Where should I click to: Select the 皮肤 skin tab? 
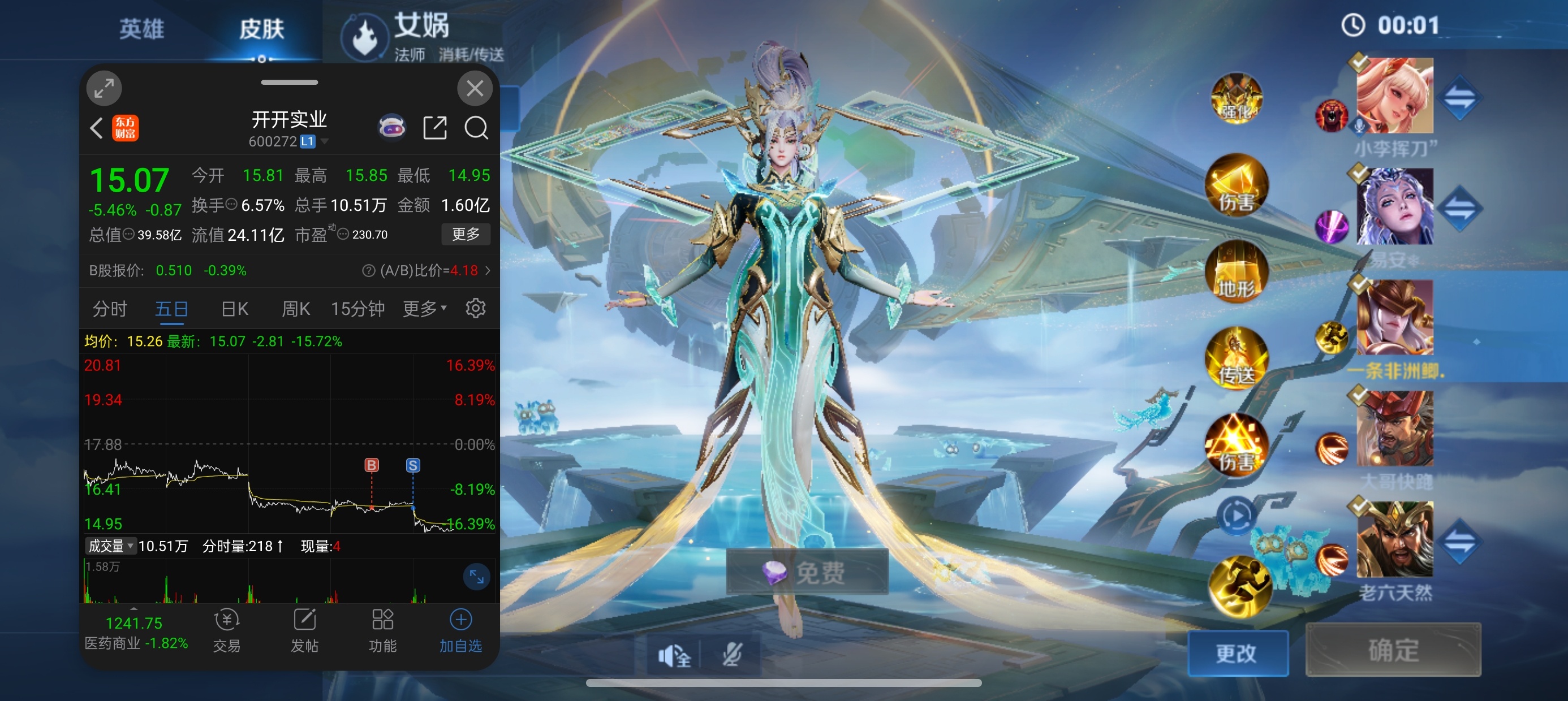click(x=262, y=29)
